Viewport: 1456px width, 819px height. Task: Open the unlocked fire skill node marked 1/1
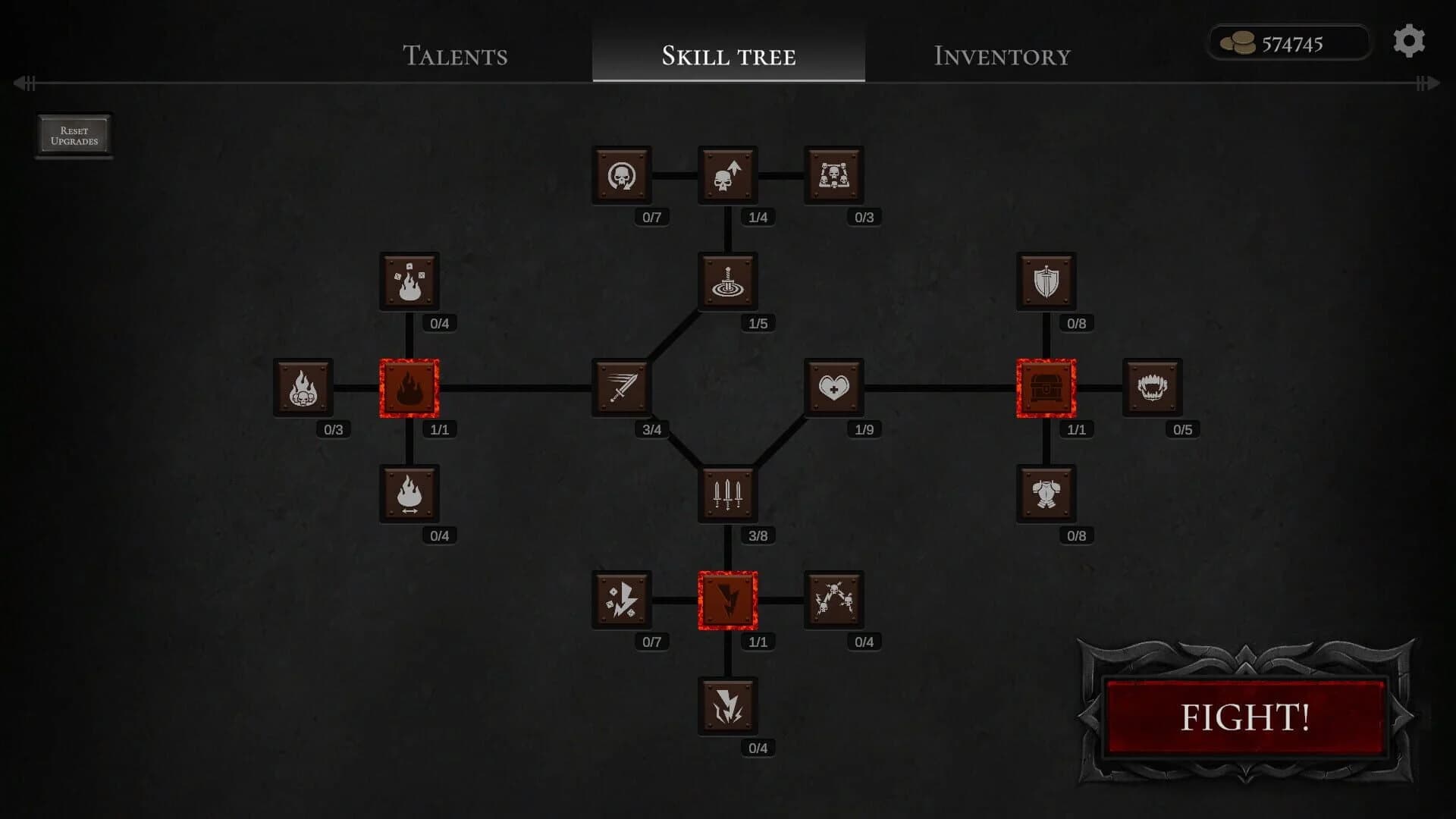tap(409, 388)
